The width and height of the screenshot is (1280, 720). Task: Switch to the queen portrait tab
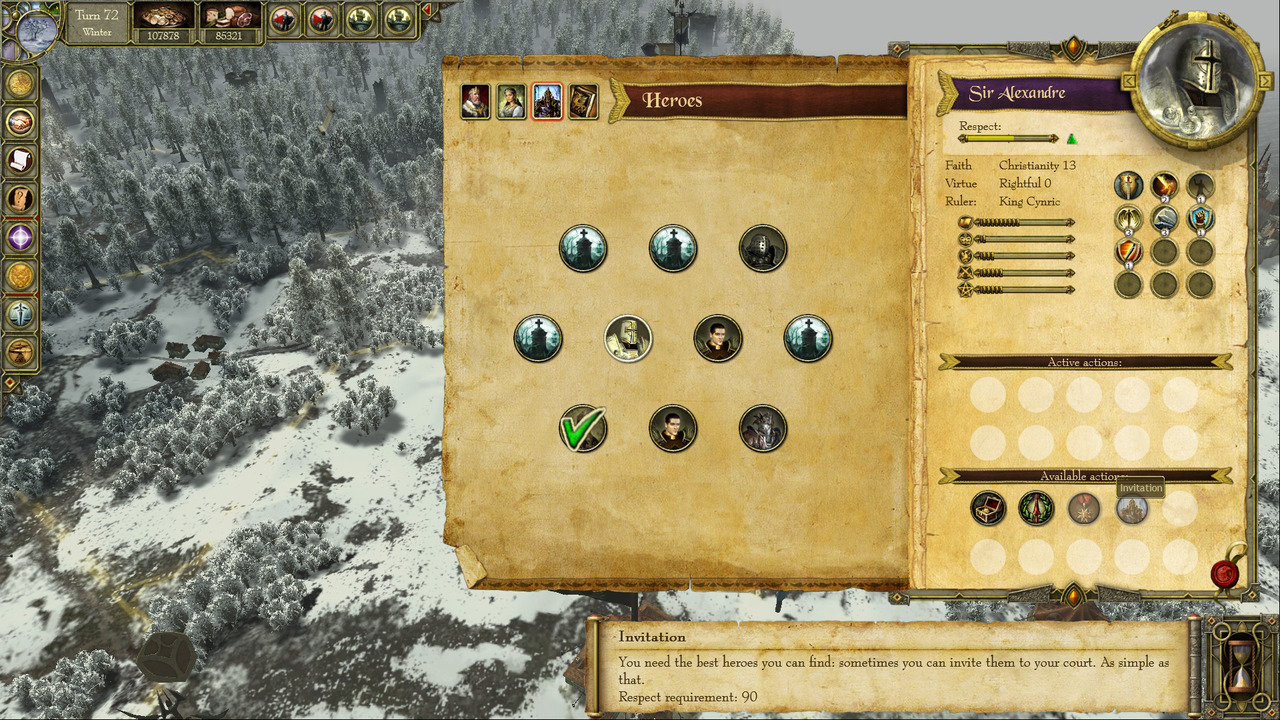(x=511, y=101)
